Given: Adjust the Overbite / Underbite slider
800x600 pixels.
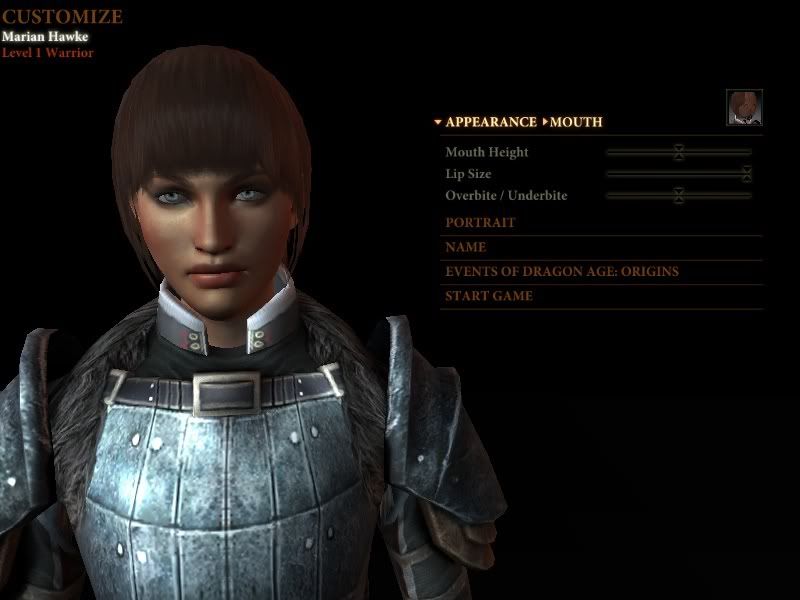Looking at the screenshot, I should [x=678, y=195].
